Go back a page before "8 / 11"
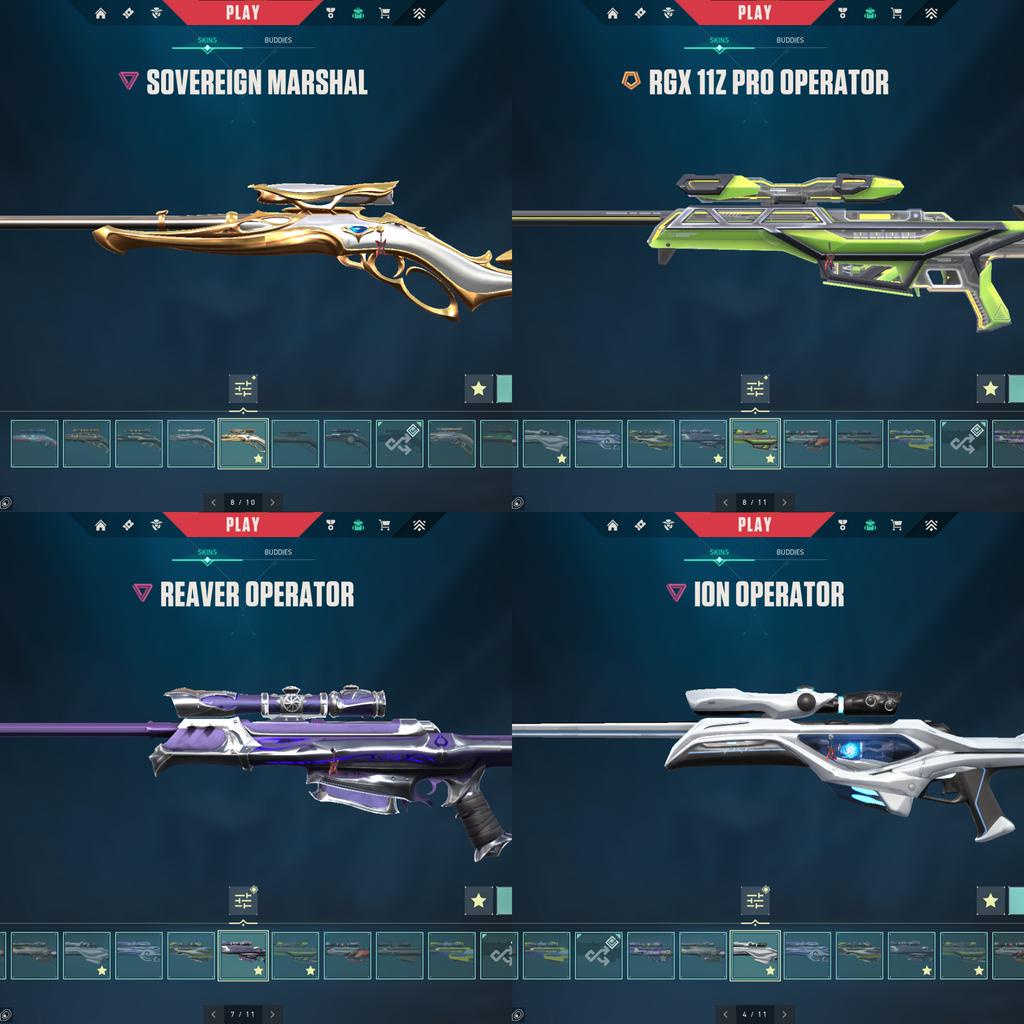This screenshot has width=1024, height=1024. tap(725, 502)
